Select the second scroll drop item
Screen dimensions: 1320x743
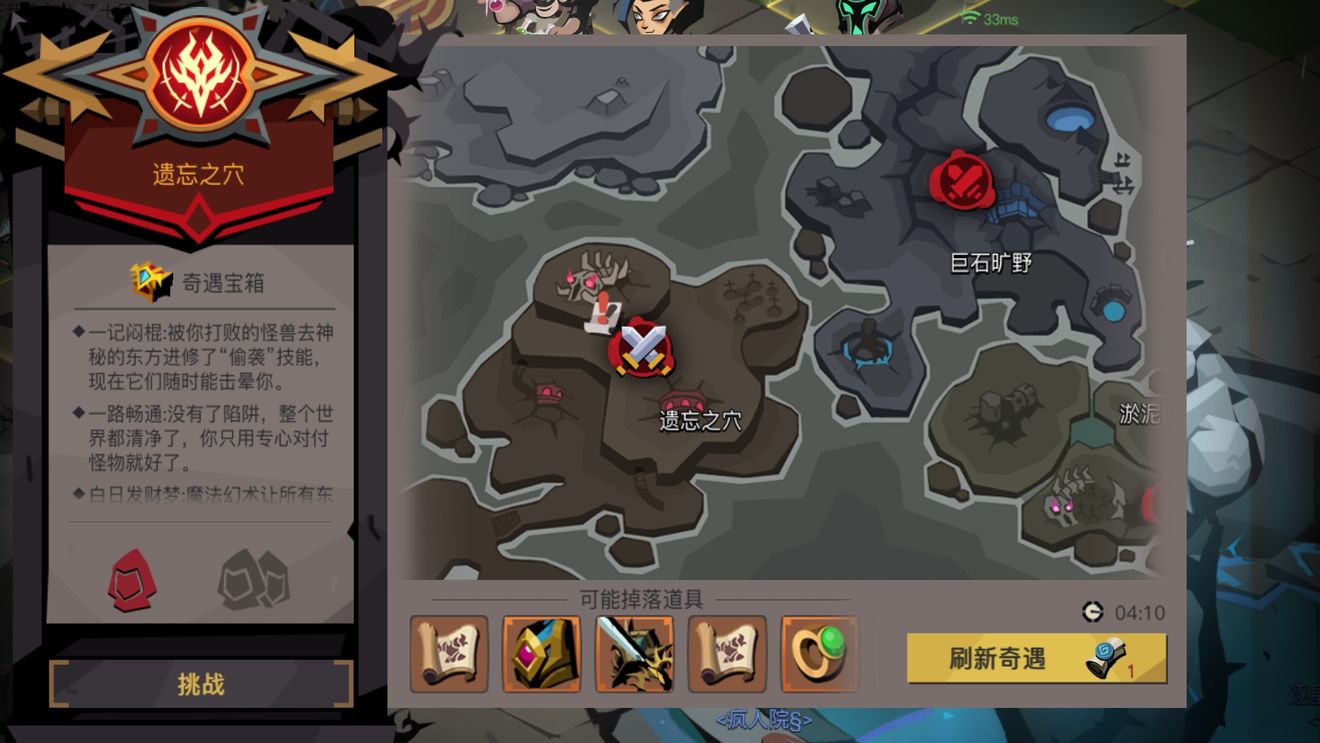click(726, 654)
